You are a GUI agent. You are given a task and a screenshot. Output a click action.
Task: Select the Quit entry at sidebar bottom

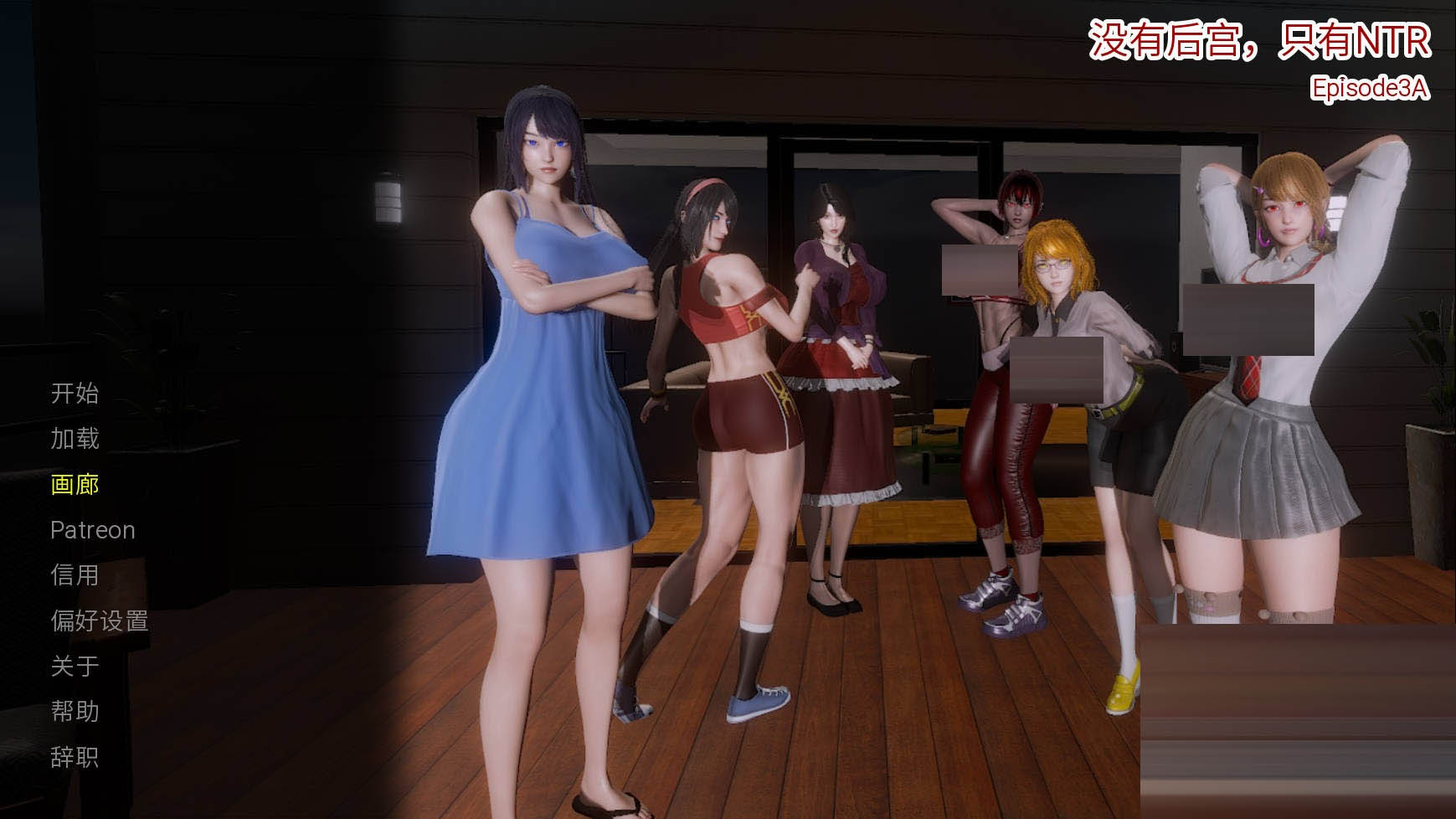pos(75,757)
